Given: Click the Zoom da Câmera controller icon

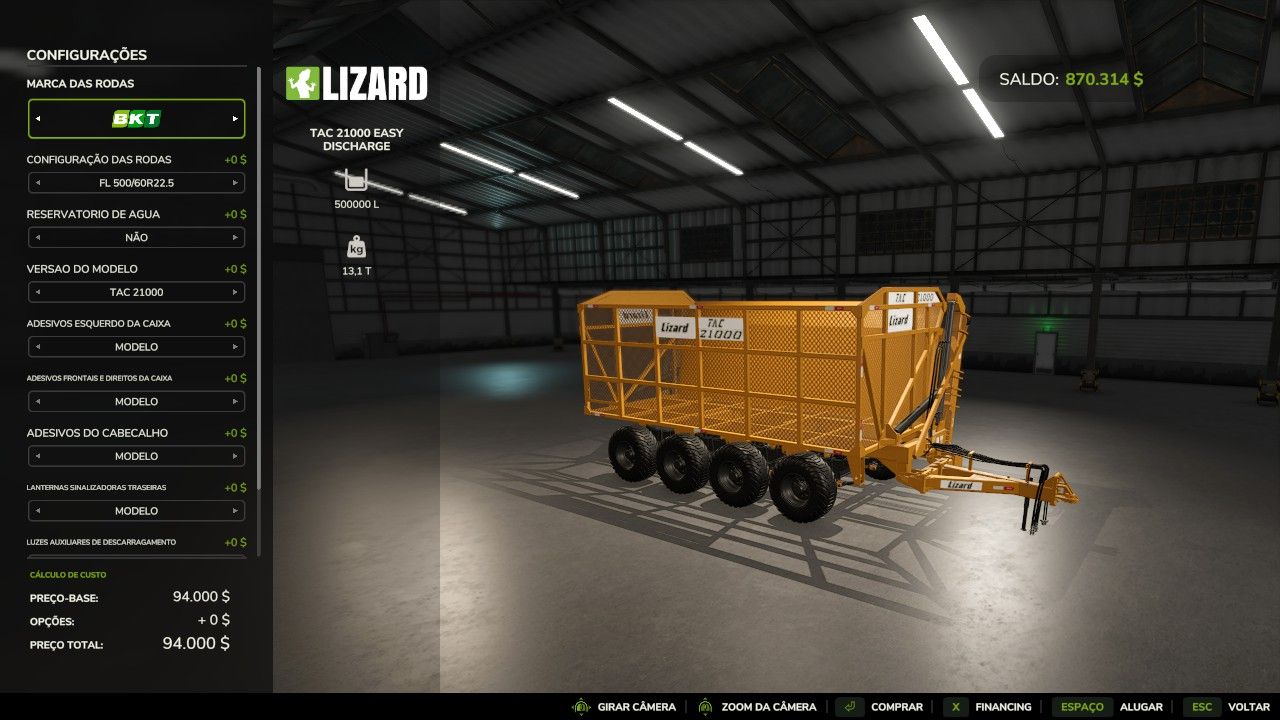Looking at the screenshot, I should (x=704, y=706).
